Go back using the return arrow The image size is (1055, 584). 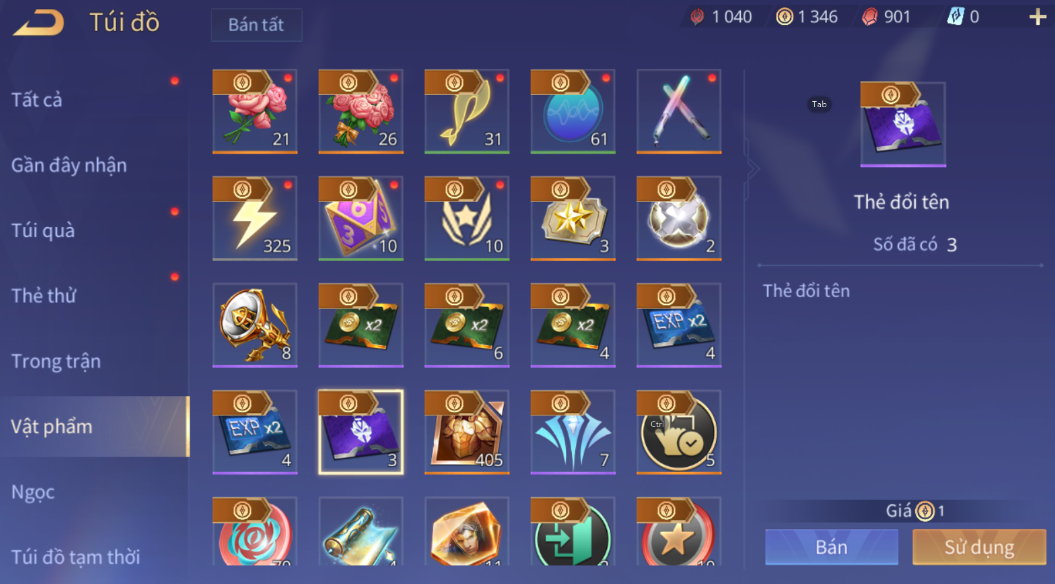click(39, 21)
